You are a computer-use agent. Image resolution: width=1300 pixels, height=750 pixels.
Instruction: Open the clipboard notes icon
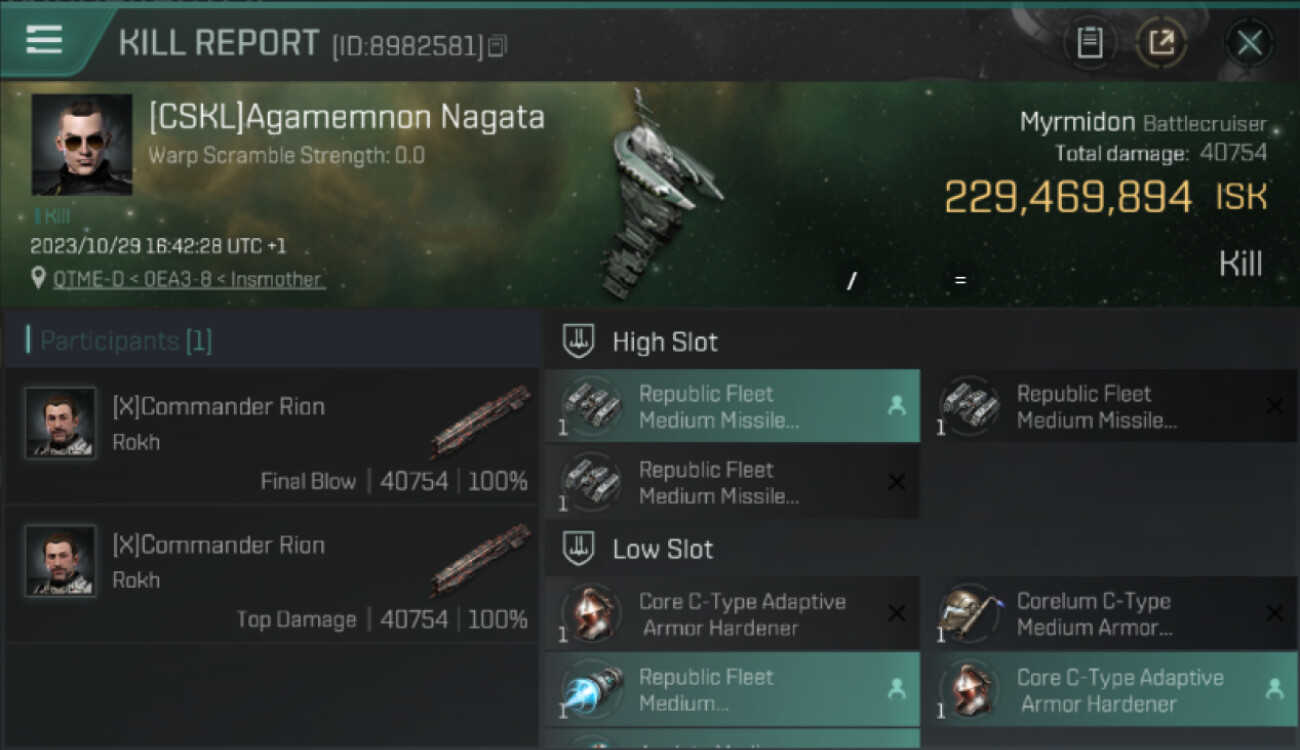1089,43
